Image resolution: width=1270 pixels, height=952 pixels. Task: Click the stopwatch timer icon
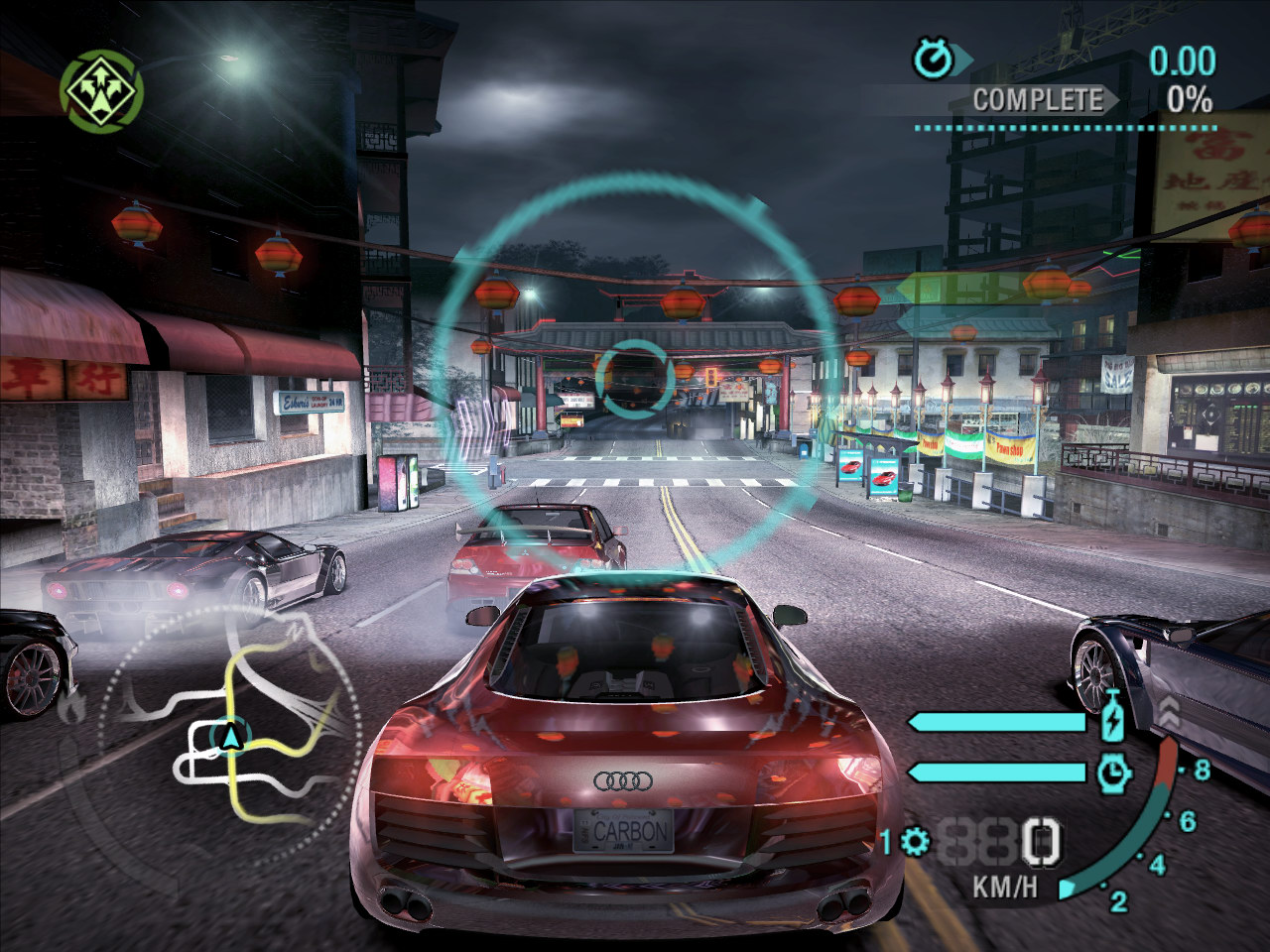933,59
